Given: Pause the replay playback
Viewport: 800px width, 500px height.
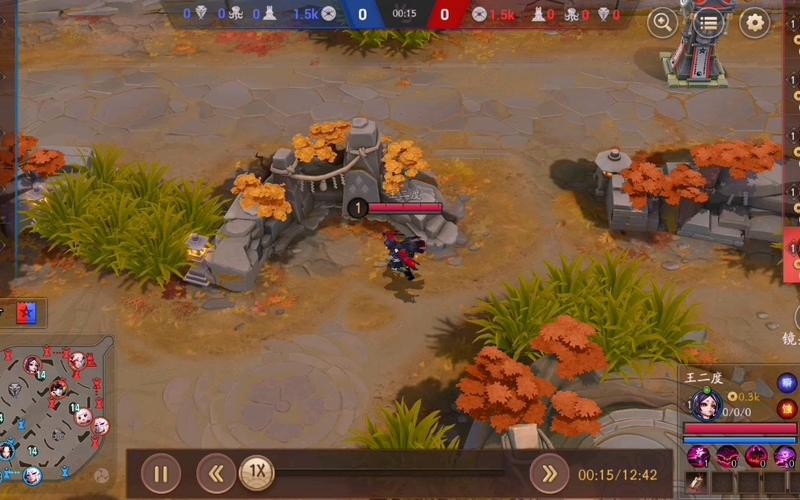Looking at the screenshot, I should pyautogui.click(x=160, y=473).
